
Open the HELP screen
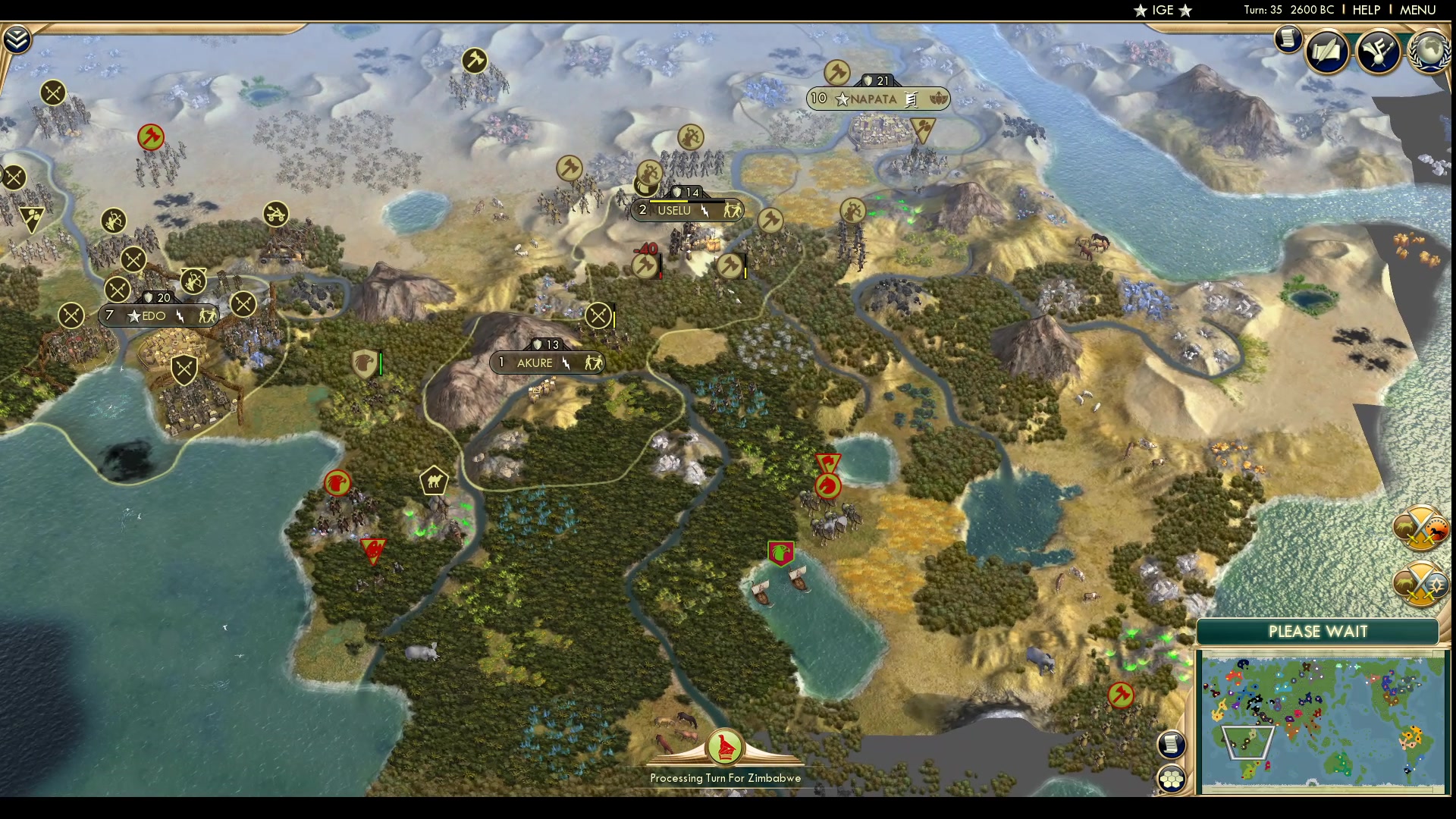tap(1365, 10)
